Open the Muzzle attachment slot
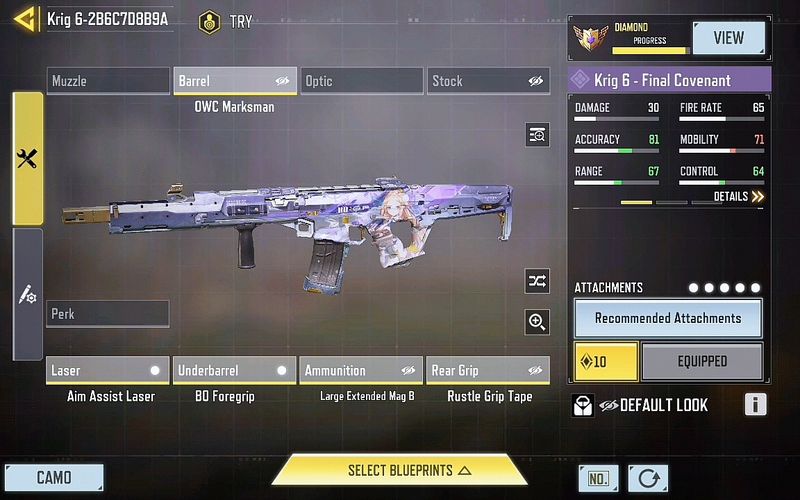800x500 pixels. [x=108, y=81]
